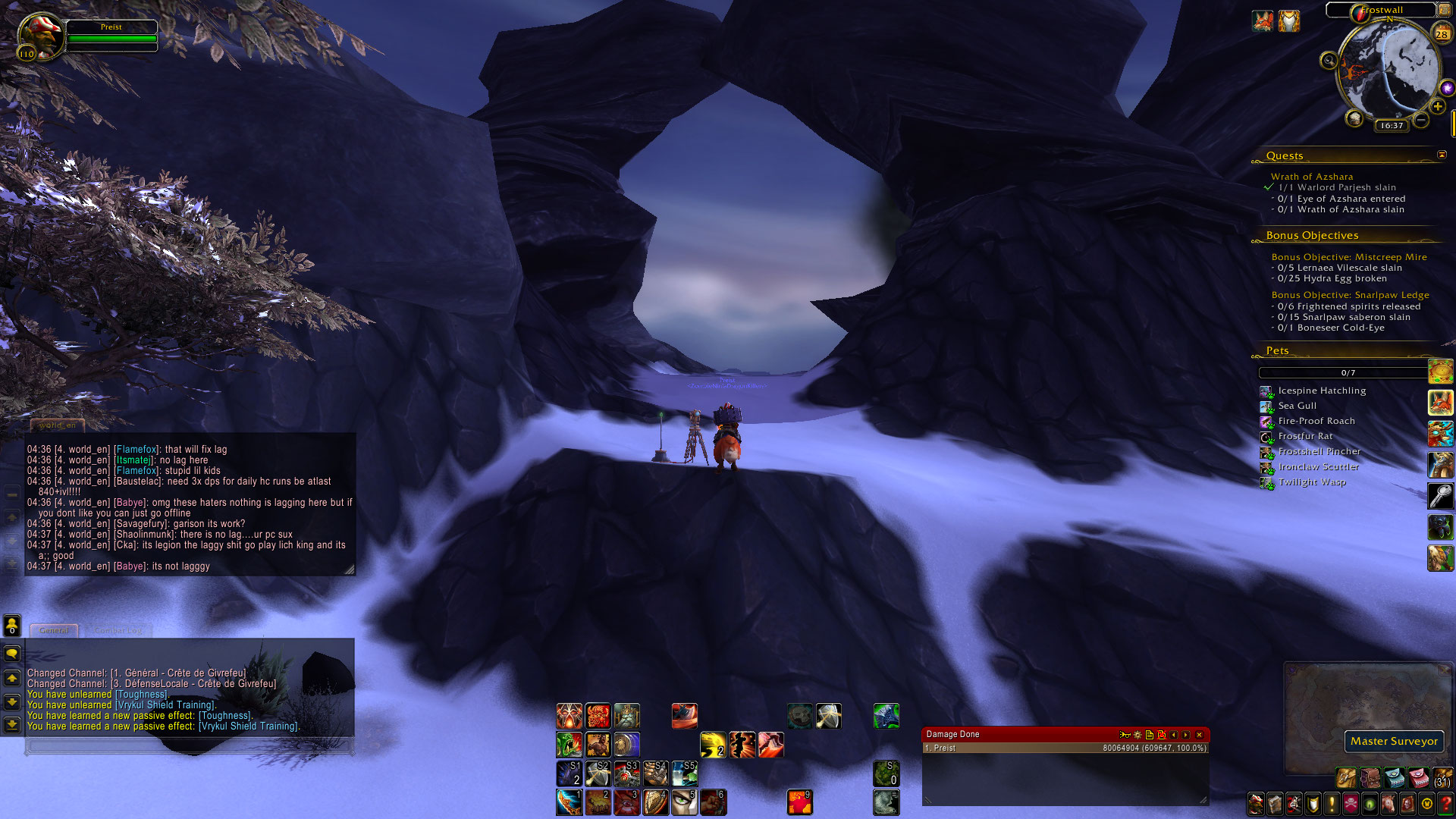Open the in-game Shop W icon
1456x819 pixels.
coord(1427,805)
